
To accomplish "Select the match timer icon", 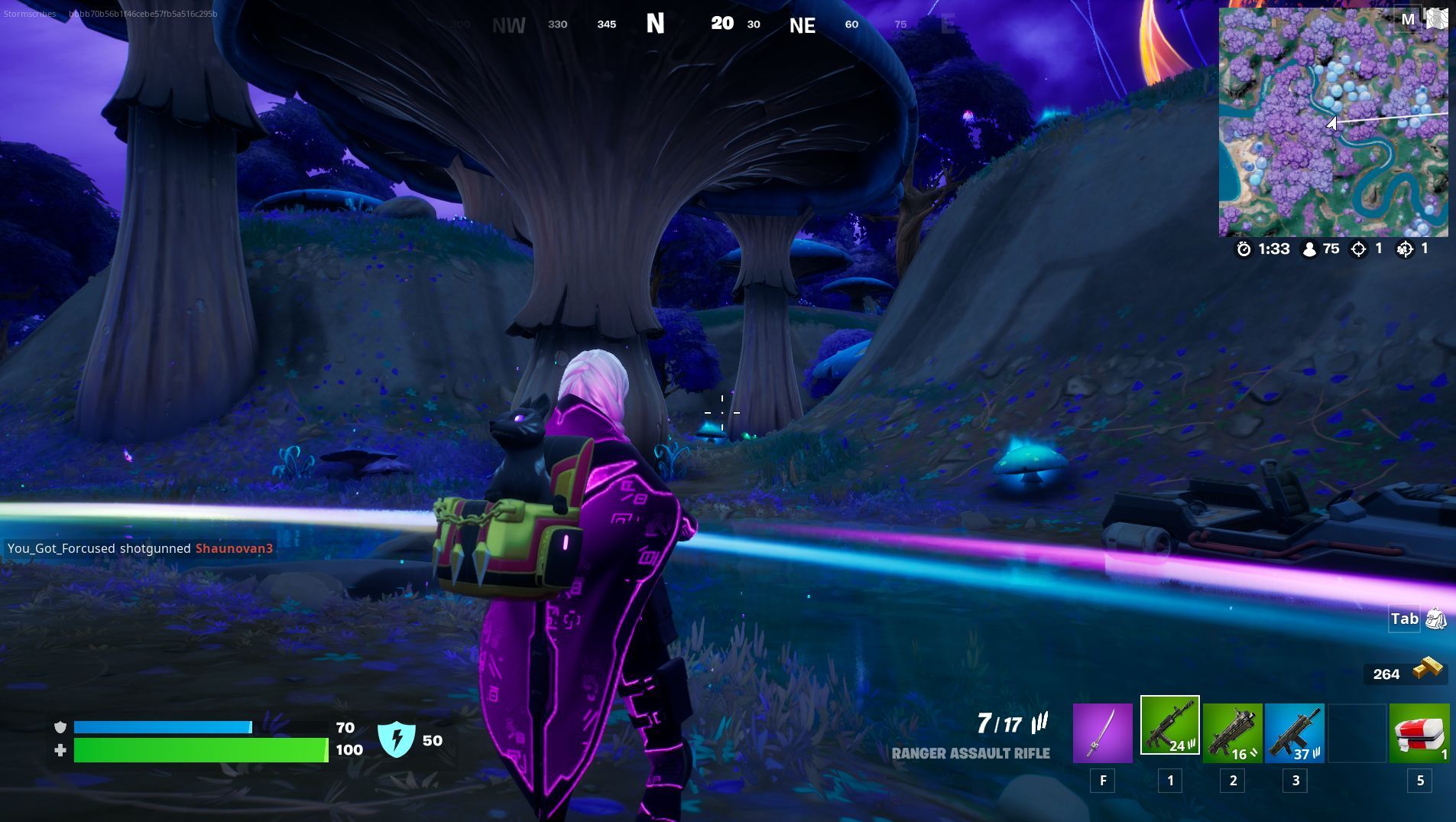I will point(1246,249).
